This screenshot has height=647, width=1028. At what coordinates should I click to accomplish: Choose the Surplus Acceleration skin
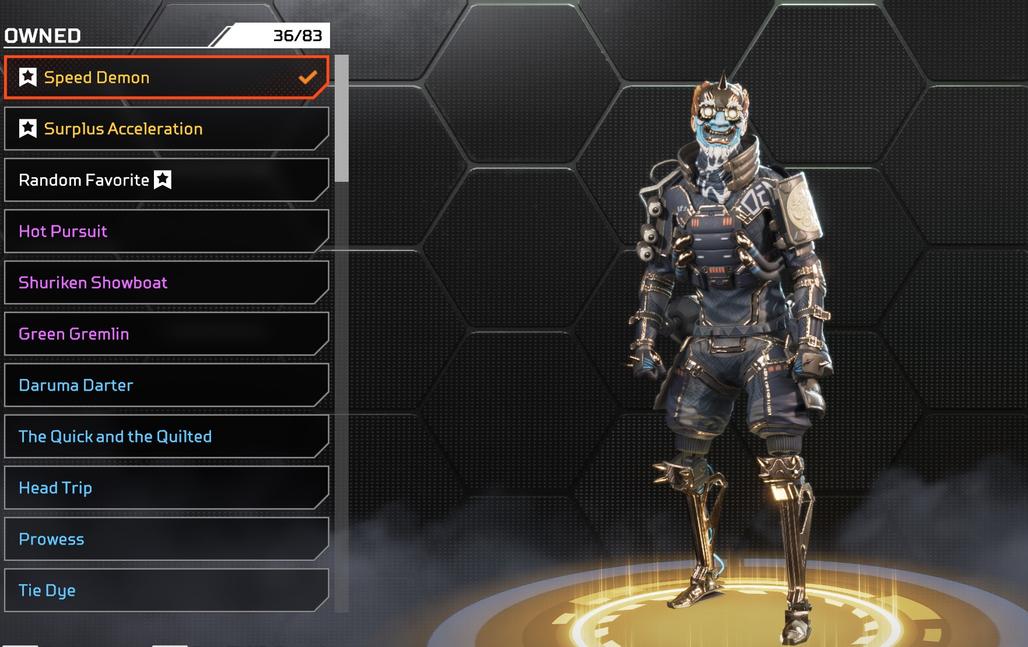coord(166,129)
